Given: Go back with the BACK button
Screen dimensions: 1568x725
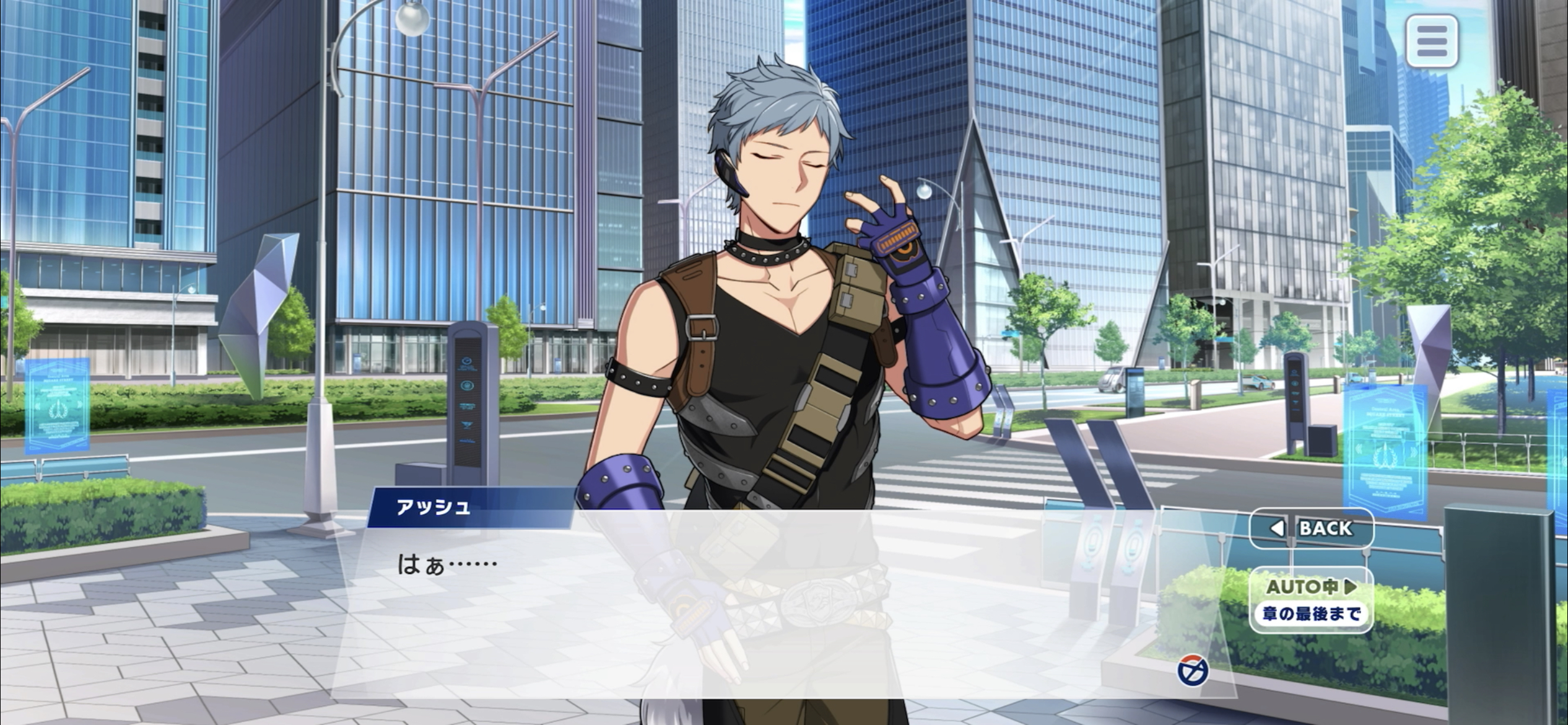Looking at the screenshot, I should pyautogui.click(x=1311, y=528).
